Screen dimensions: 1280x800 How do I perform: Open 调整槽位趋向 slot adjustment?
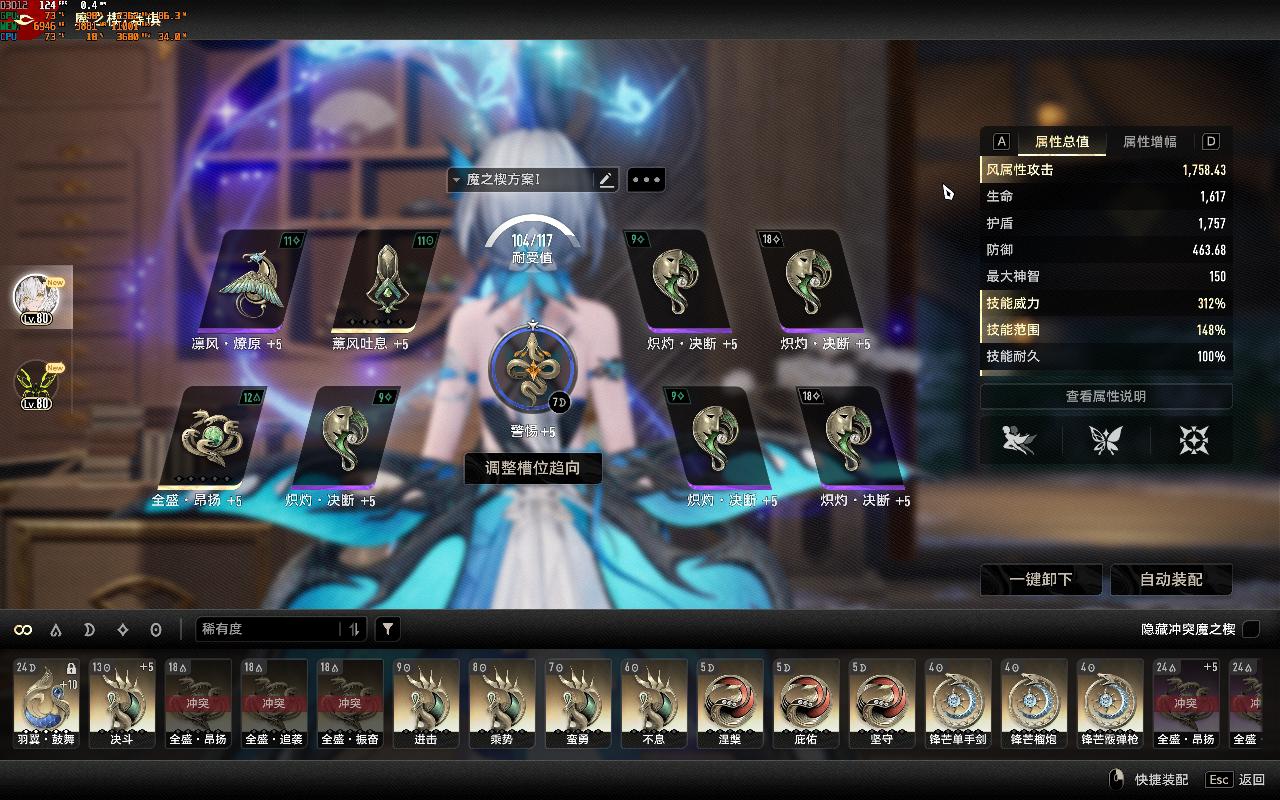pyautogui.click(x=533, y=468)
